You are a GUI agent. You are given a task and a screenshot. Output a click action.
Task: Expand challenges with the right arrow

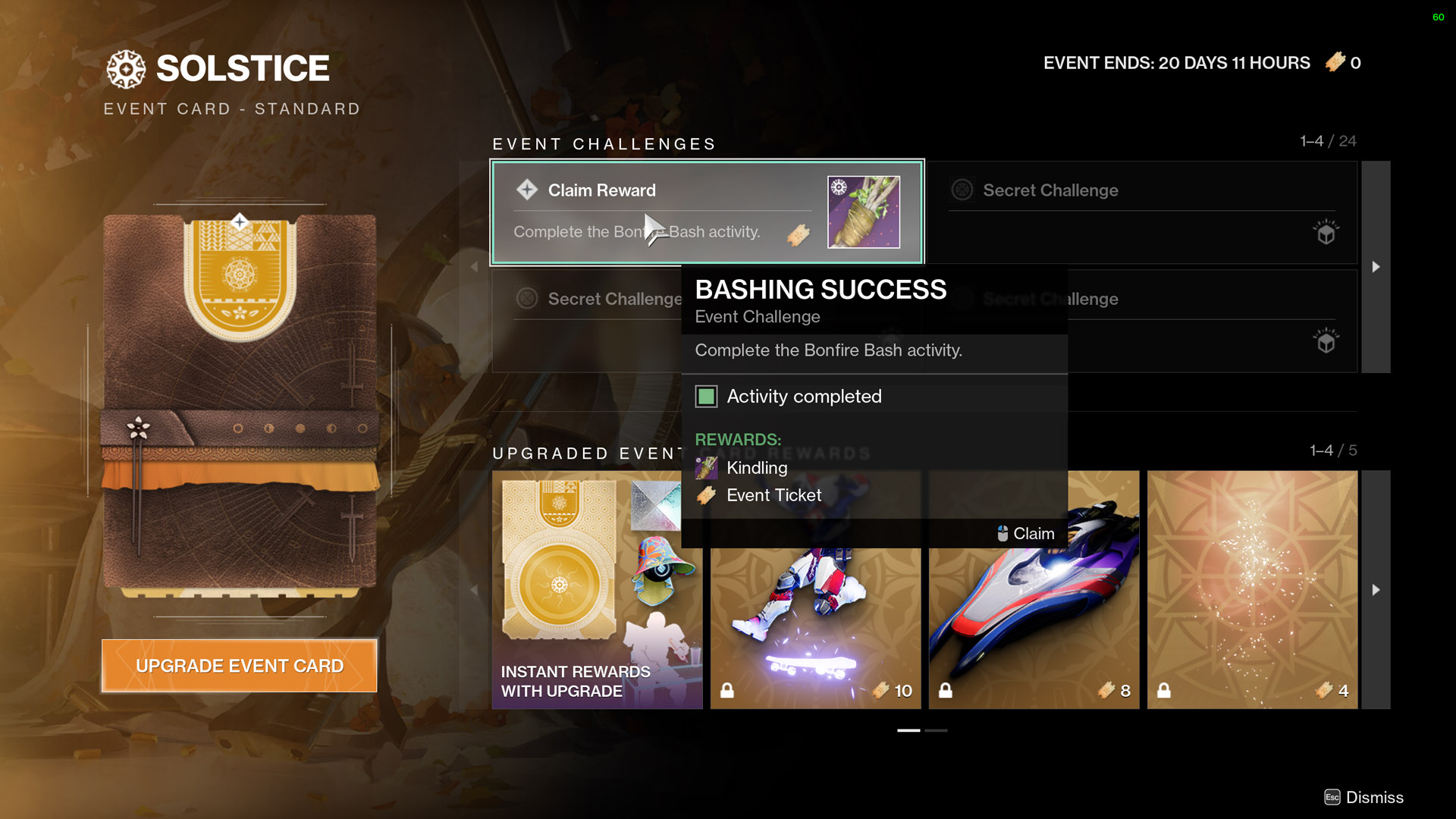pyautogui.click(x=1376, y=267)
